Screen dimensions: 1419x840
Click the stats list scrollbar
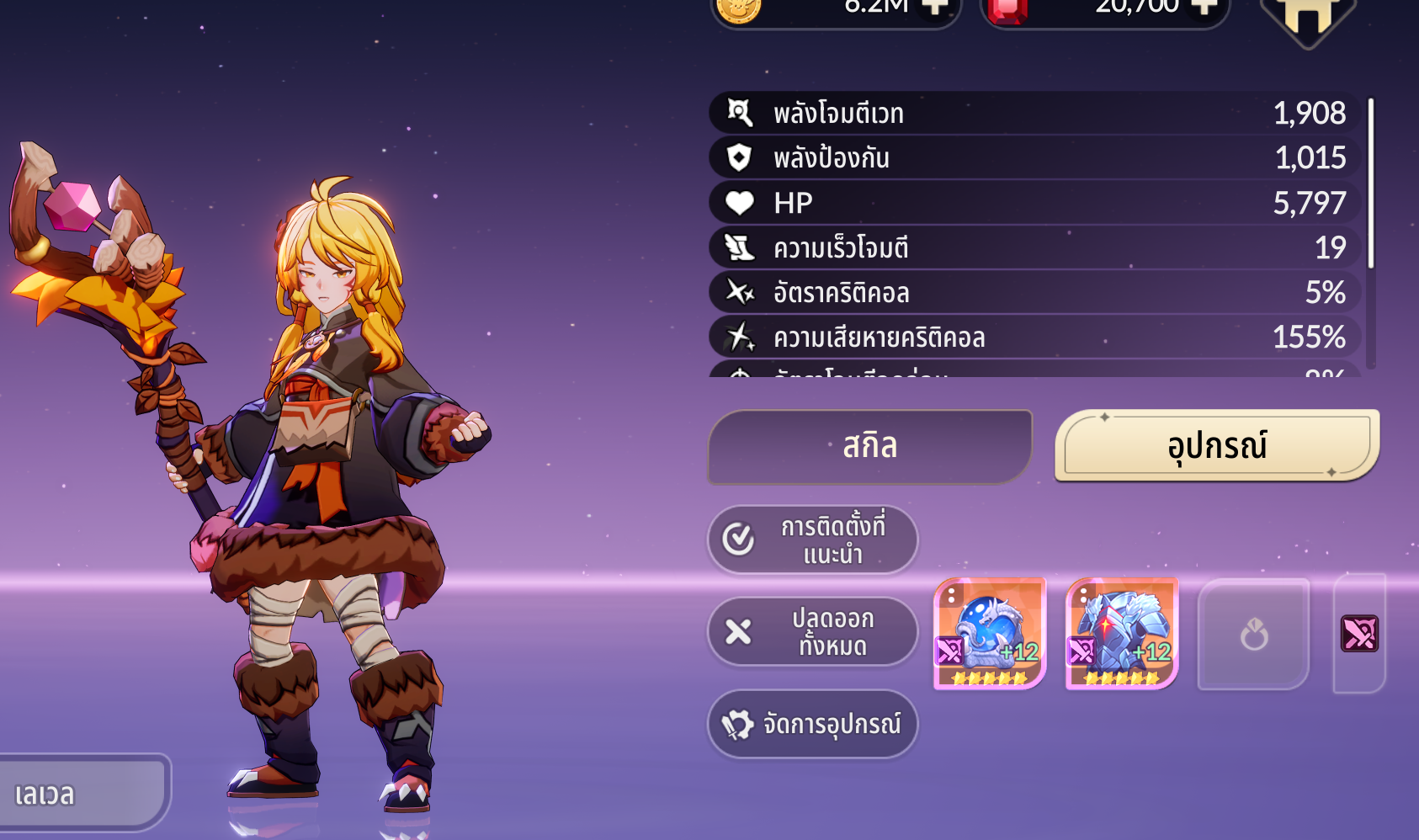[1371, 183]
